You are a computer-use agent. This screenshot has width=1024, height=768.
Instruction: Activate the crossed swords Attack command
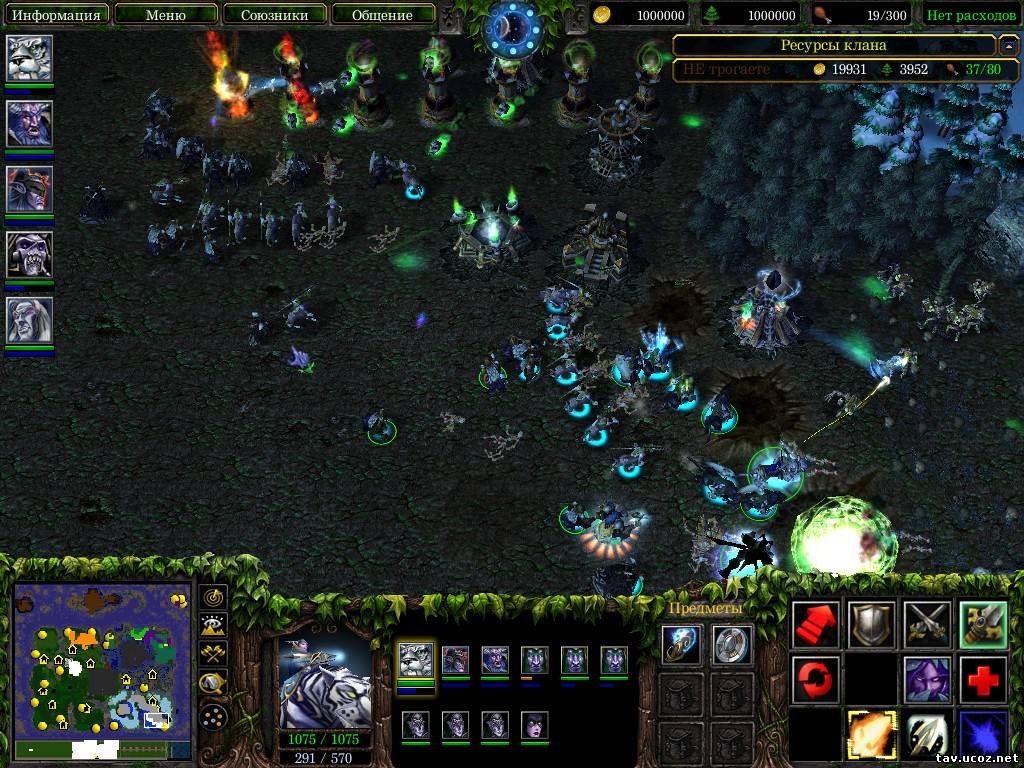[927, 624]
